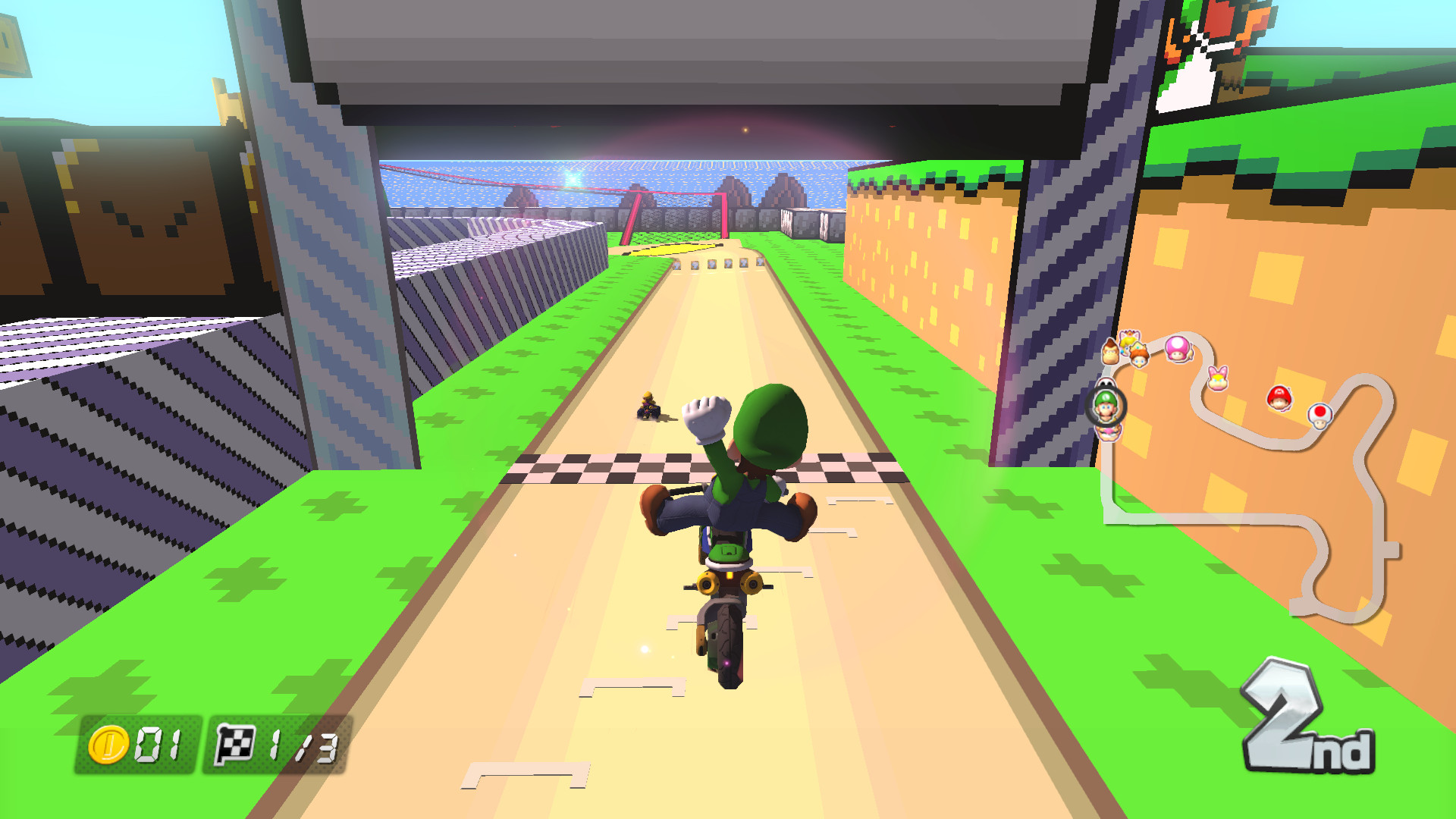Select the Toadette icon on the minimap
This screenshot has height=819, width=1456.
coord(1178,350)
